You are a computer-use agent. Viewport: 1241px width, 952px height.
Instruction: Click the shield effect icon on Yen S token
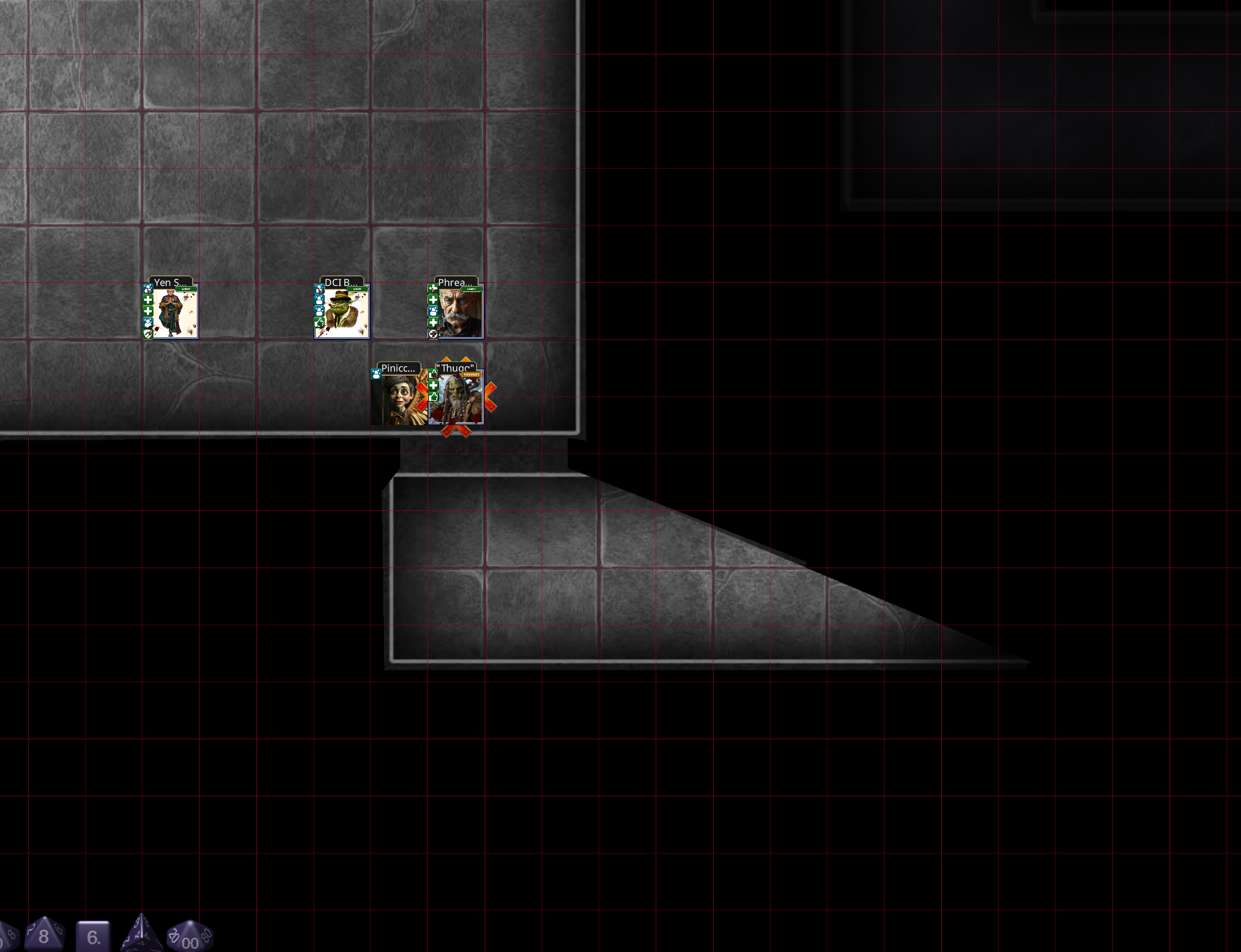coord(148,334)
